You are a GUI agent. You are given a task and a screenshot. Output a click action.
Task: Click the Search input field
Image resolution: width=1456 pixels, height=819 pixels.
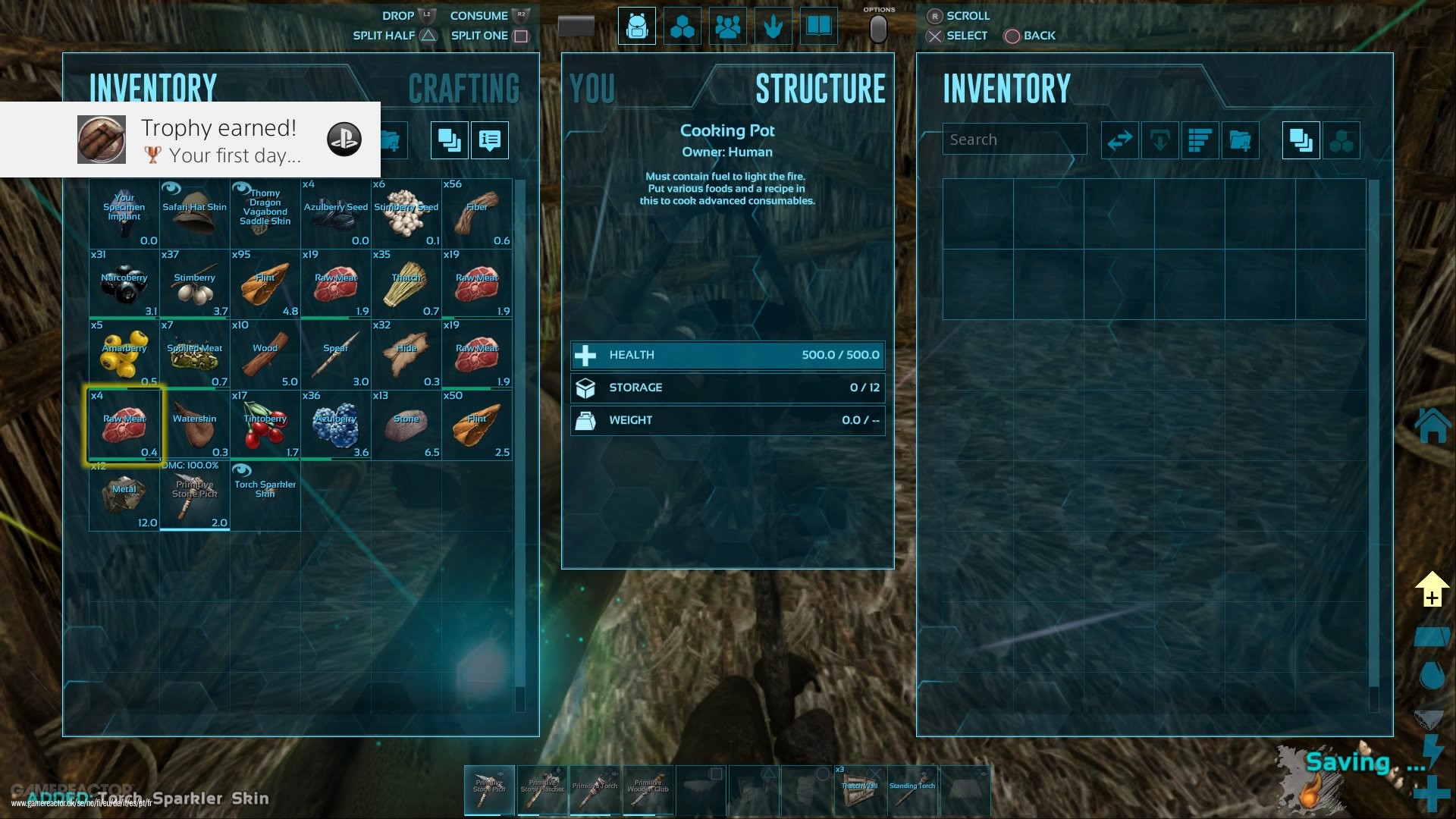(1014, 139)
